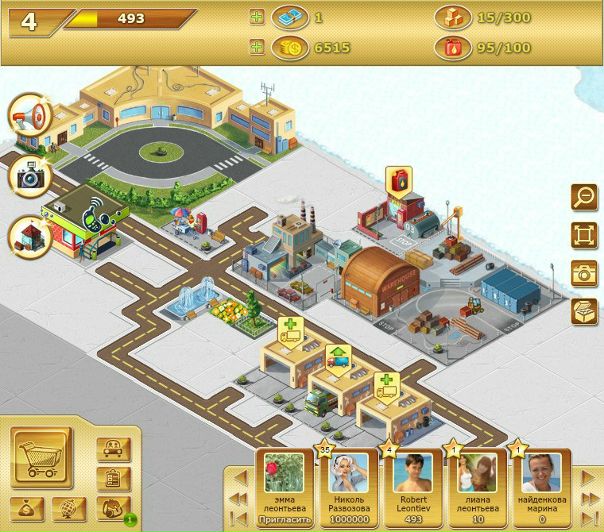Zoom the map with magnifier button

tap(582, 198)
